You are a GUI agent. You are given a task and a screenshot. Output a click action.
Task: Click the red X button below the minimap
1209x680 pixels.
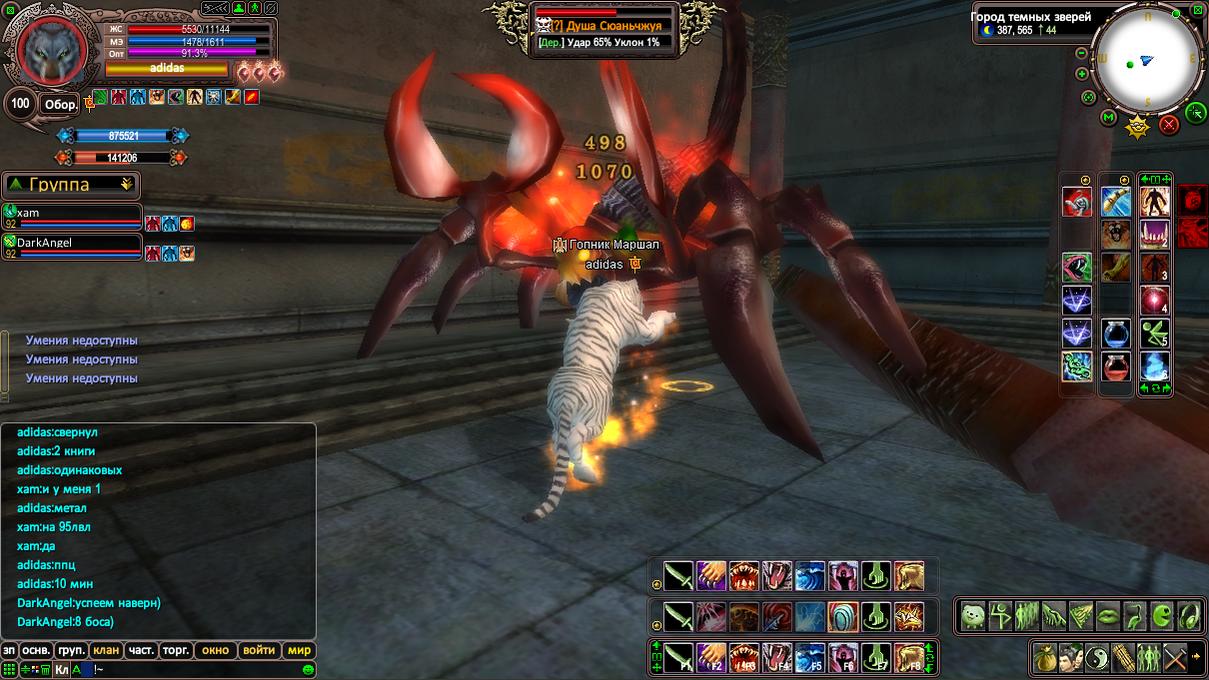click(1169, 125)
